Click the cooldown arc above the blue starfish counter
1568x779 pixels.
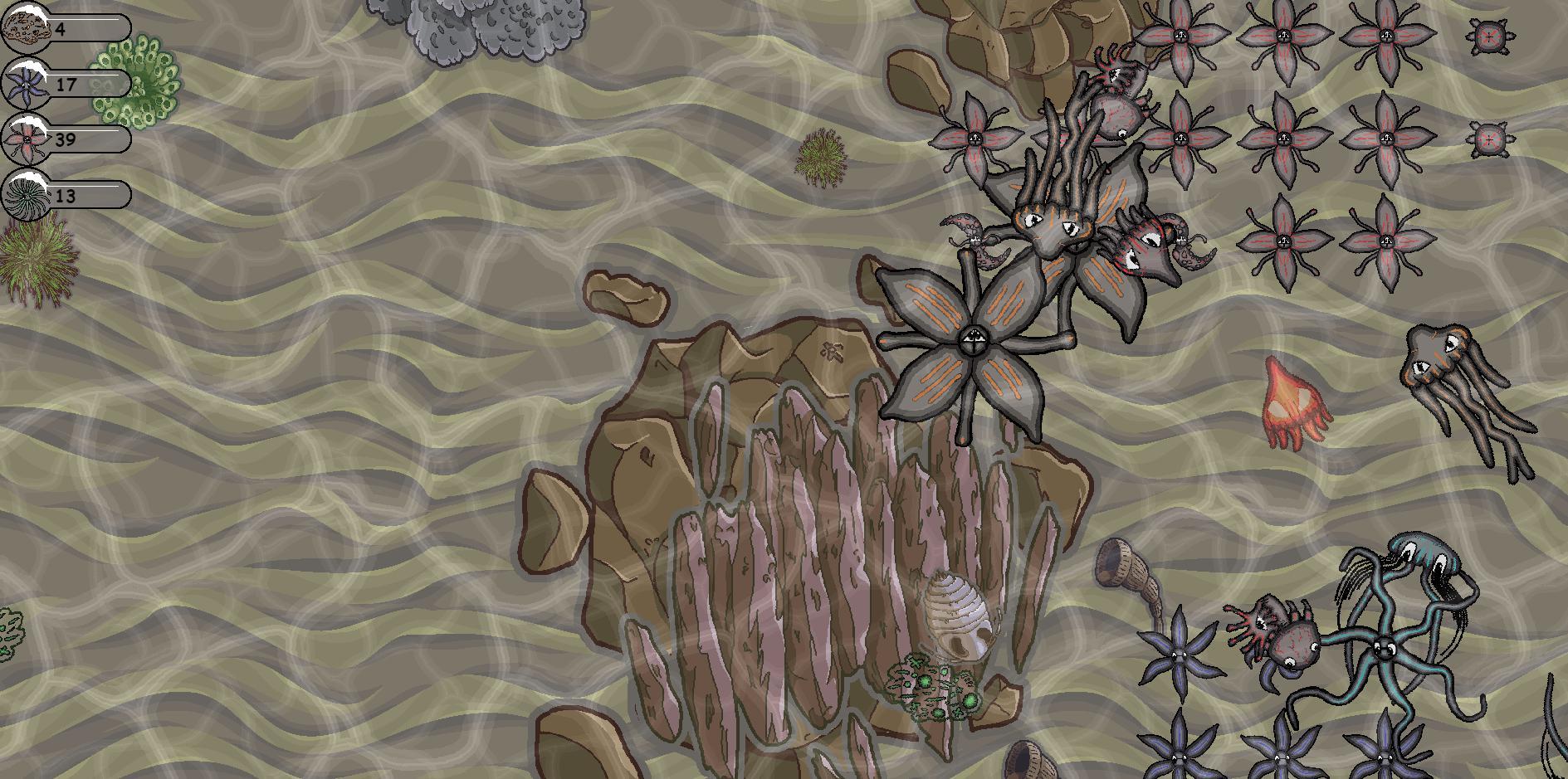28,66
